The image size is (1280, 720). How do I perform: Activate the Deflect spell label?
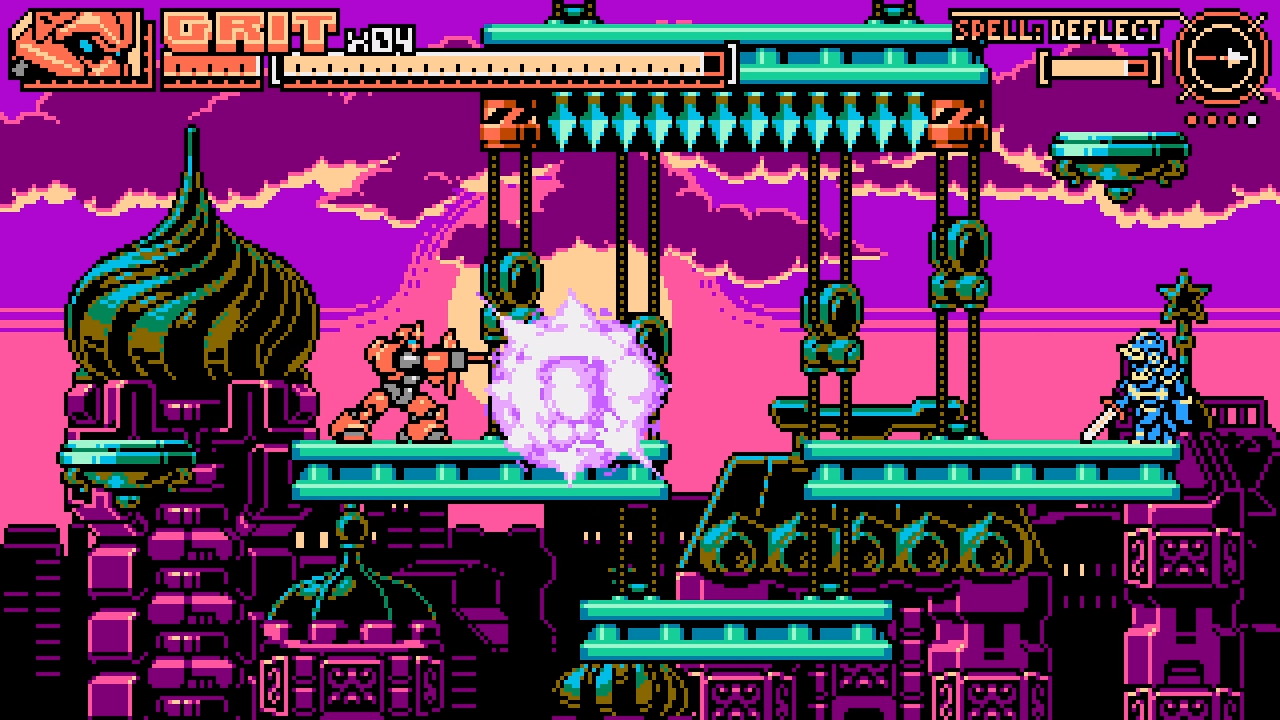tap(1057, 29)
